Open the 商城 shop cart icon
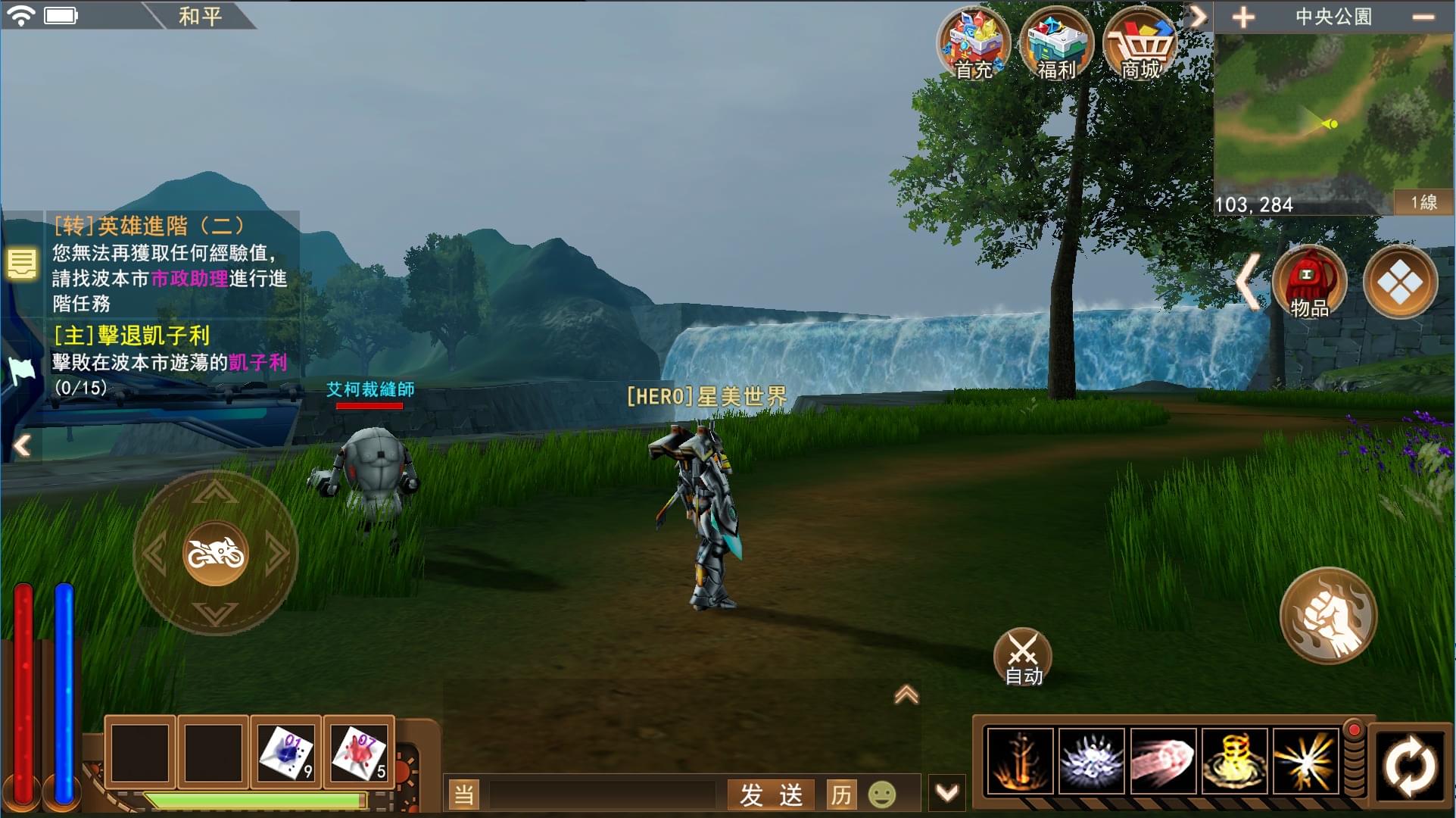This screenshot has height=818, width=1456. [1140, 44]
